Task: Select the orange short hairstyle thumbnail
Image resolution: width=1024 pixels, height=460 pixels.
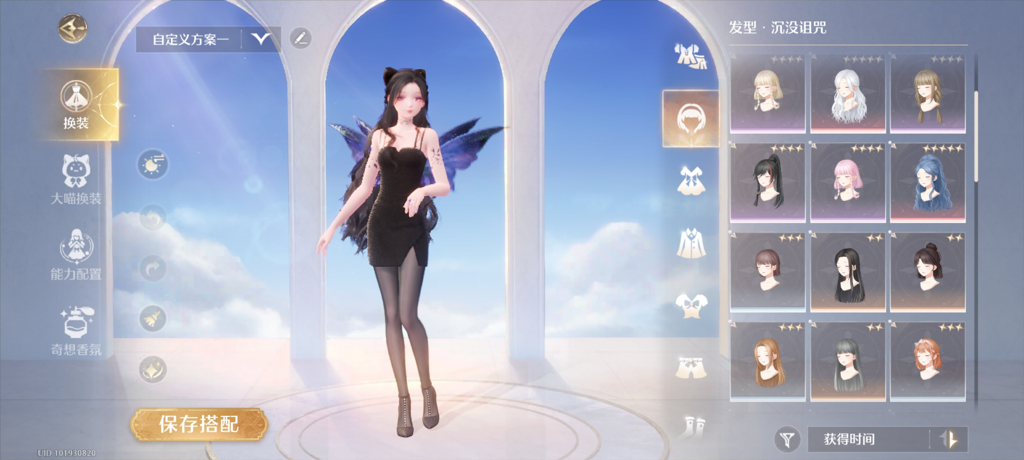Action: pos(927,361)
